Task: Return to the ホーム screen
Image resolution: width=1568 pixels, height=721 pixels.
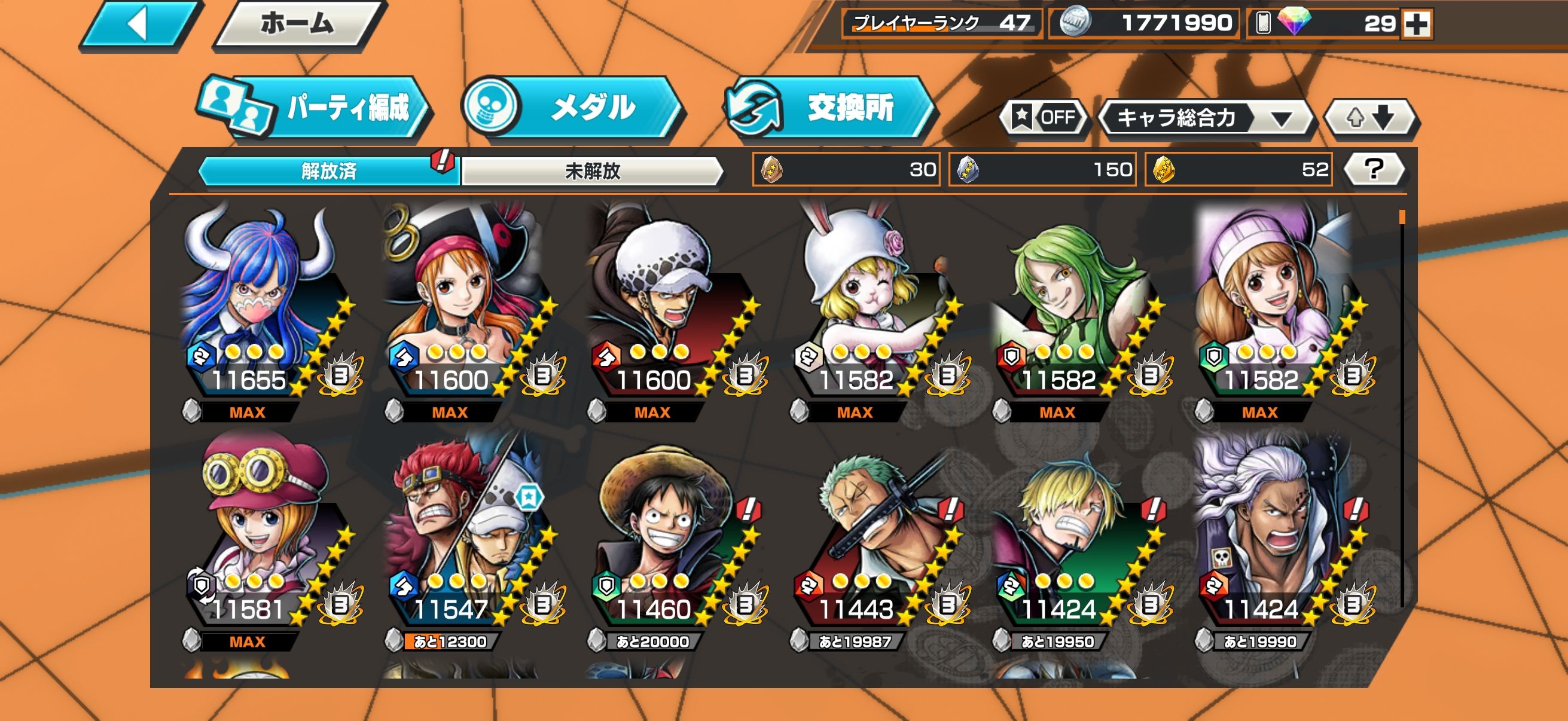Action: (298, 25)
